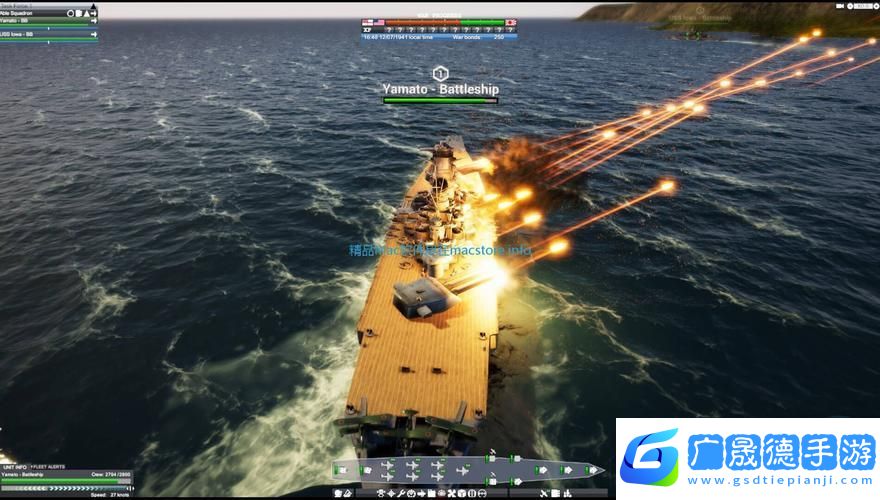Click the circle icon on Able Squadron row

[72, 13]
